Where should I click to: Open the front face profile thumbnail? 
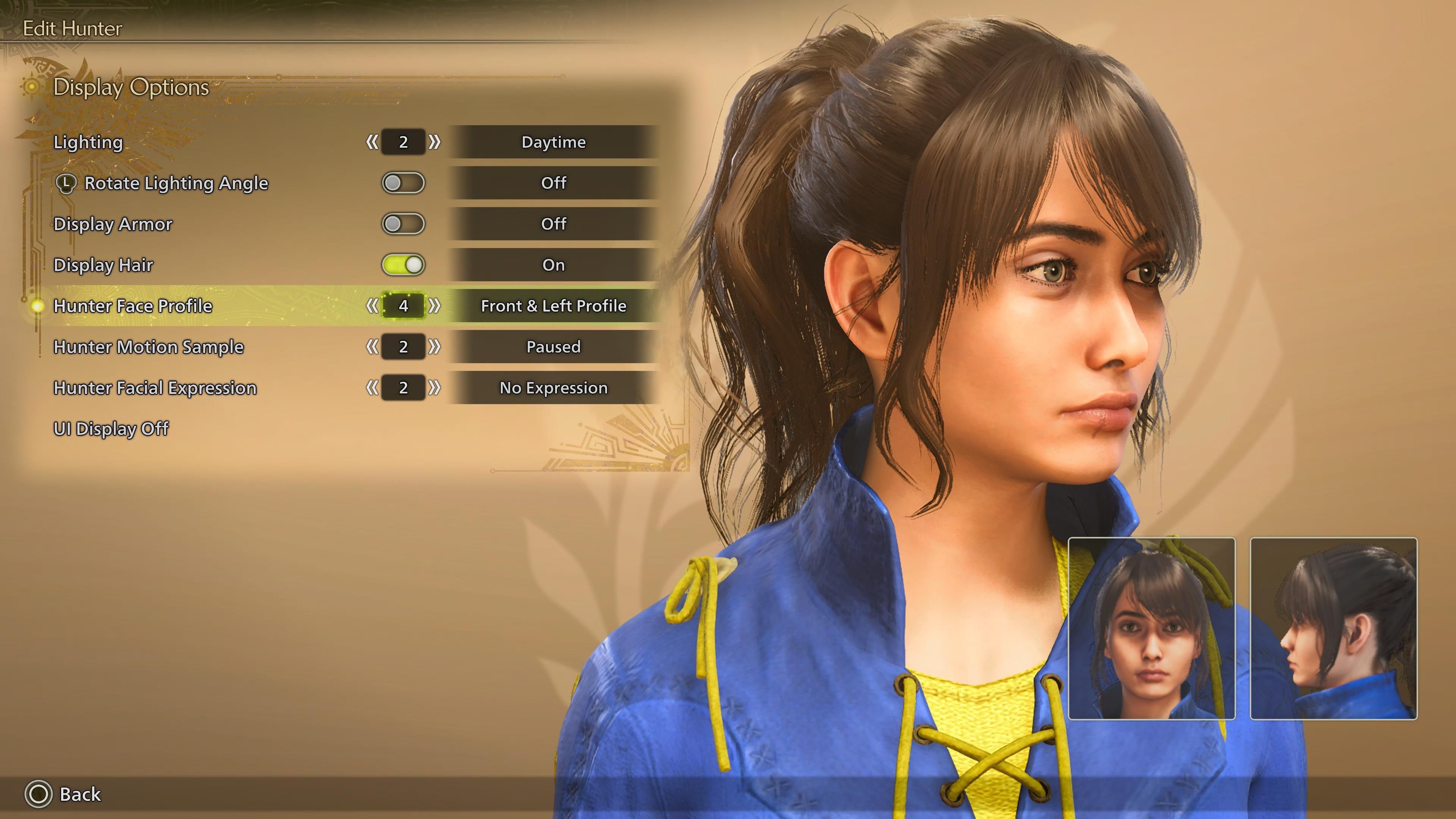1152,628
